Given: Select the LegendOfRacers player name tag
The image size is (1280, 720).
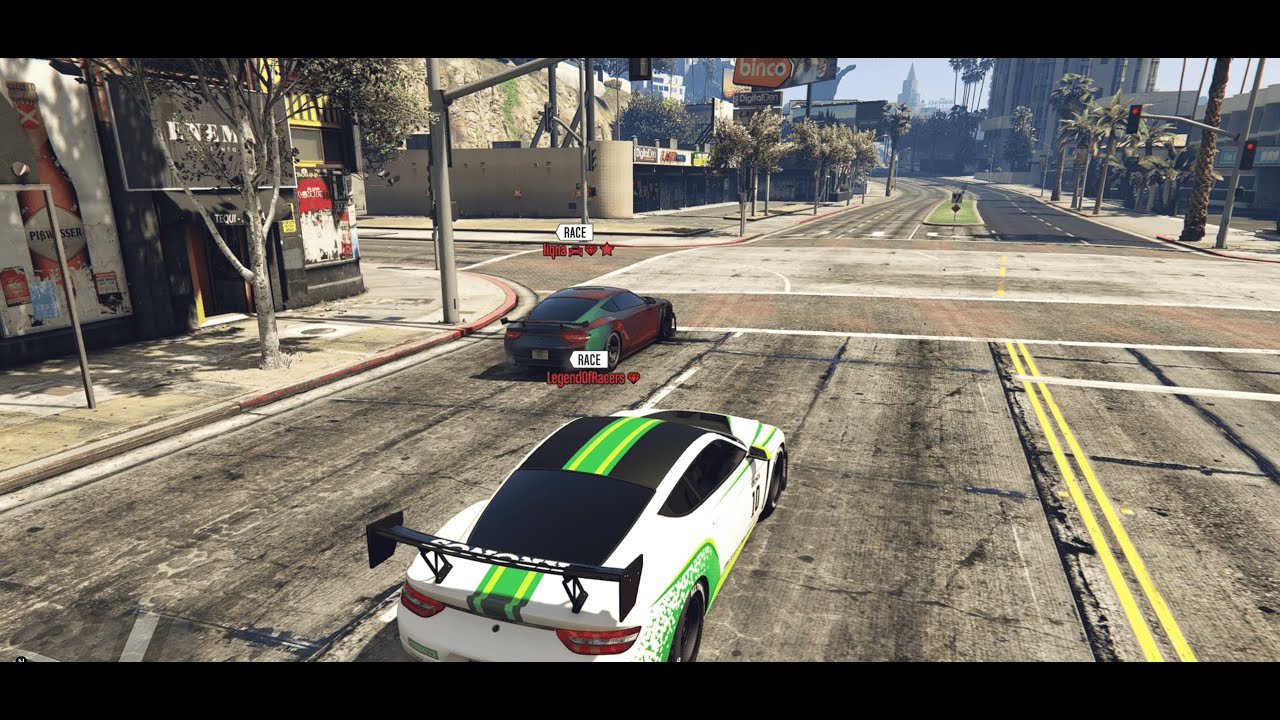Looking at the screenshot, I should [x=586, y=377].
